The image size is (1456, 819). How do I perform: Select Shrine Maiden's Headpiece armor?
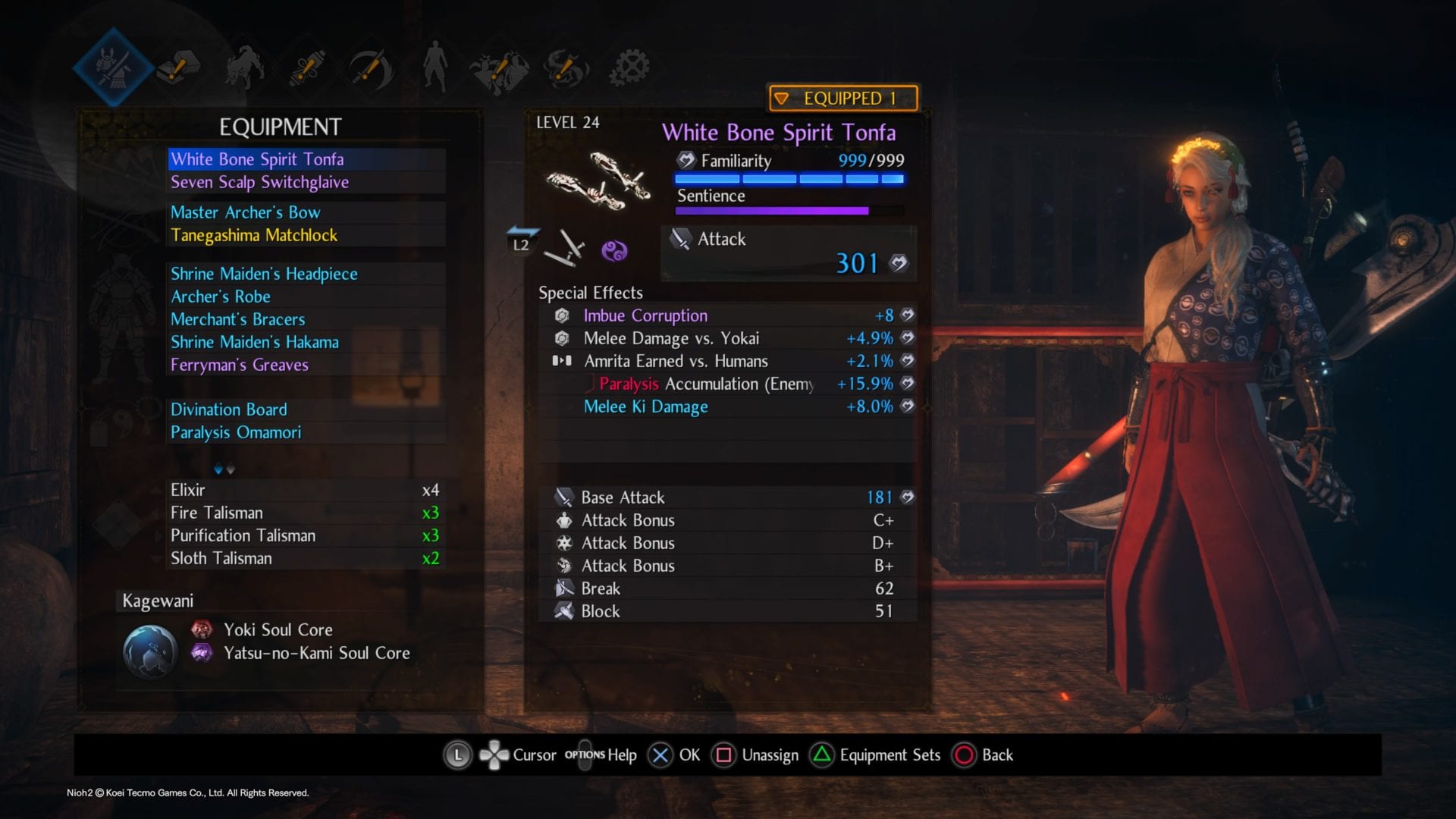[x=264, y=274]
